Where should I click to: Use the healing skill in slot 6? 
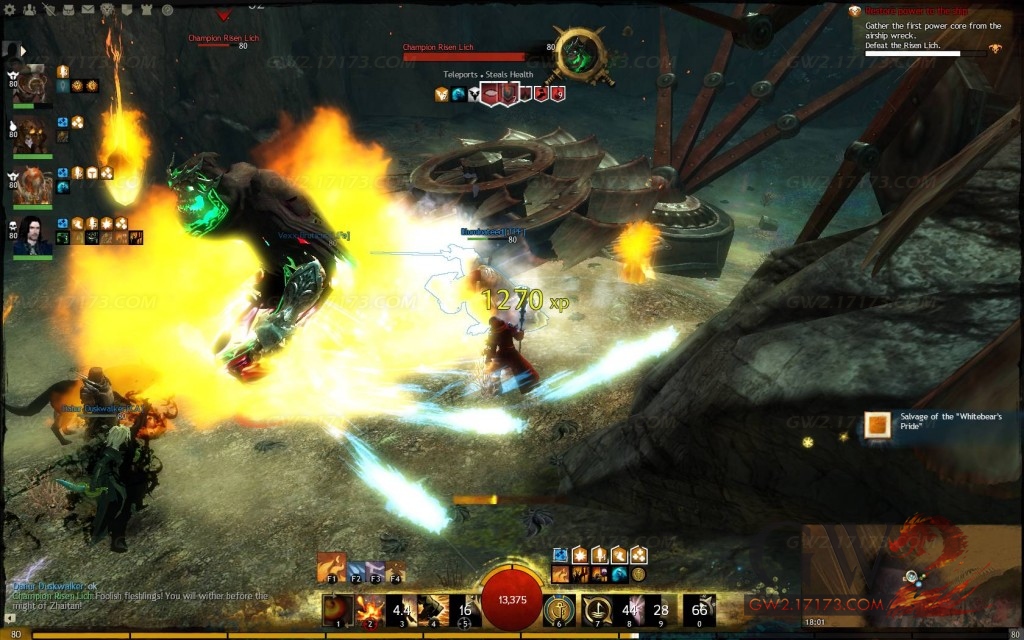click(x=559, y=609)
